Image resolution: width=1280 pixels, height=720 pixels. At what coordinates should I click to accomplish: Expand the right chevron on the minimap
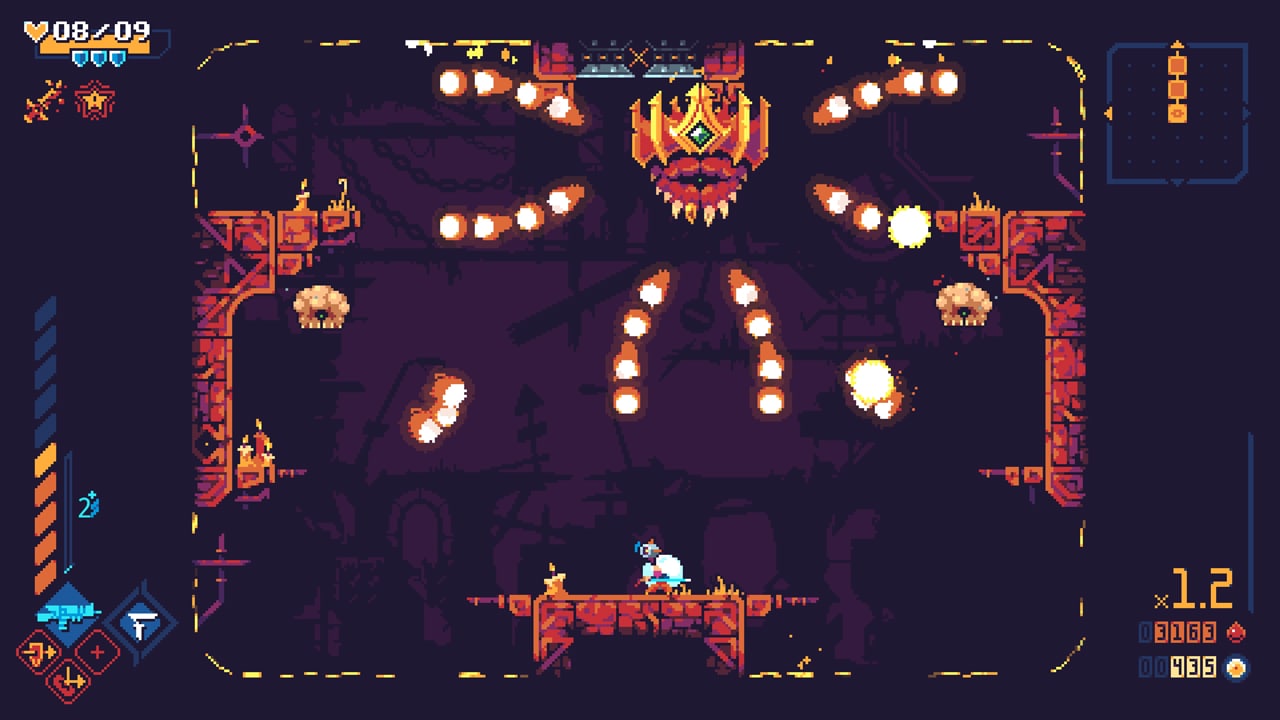click(1246, 113)
